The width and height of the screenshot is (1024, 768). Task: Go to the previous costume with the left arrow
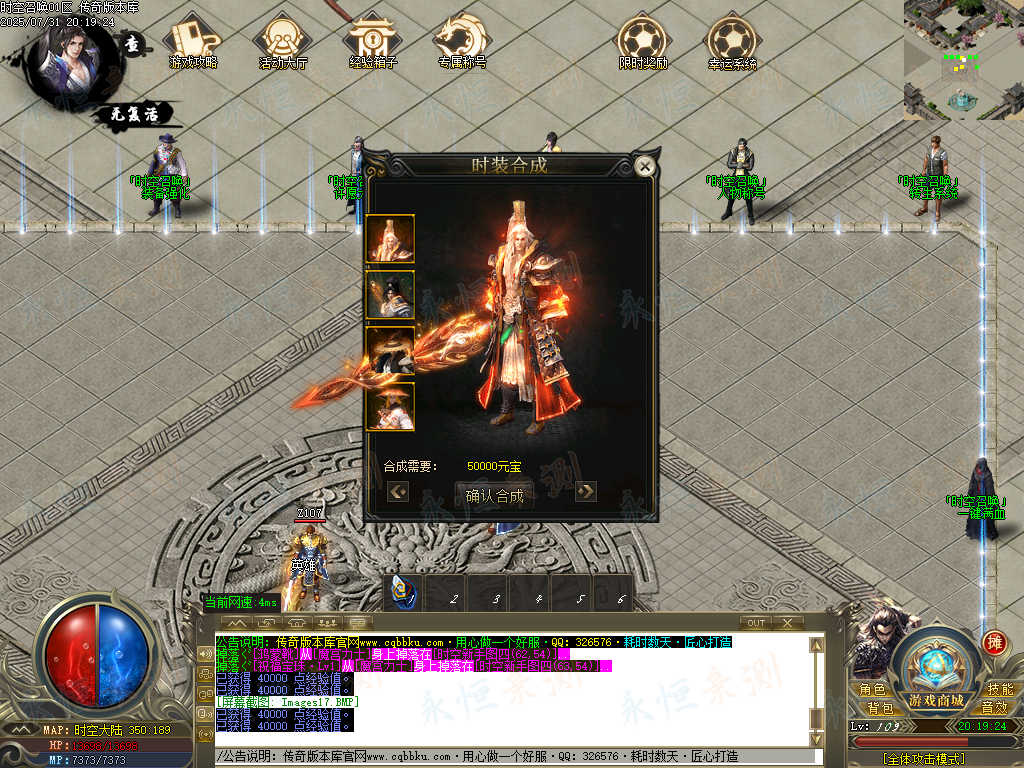pos(398,491)
